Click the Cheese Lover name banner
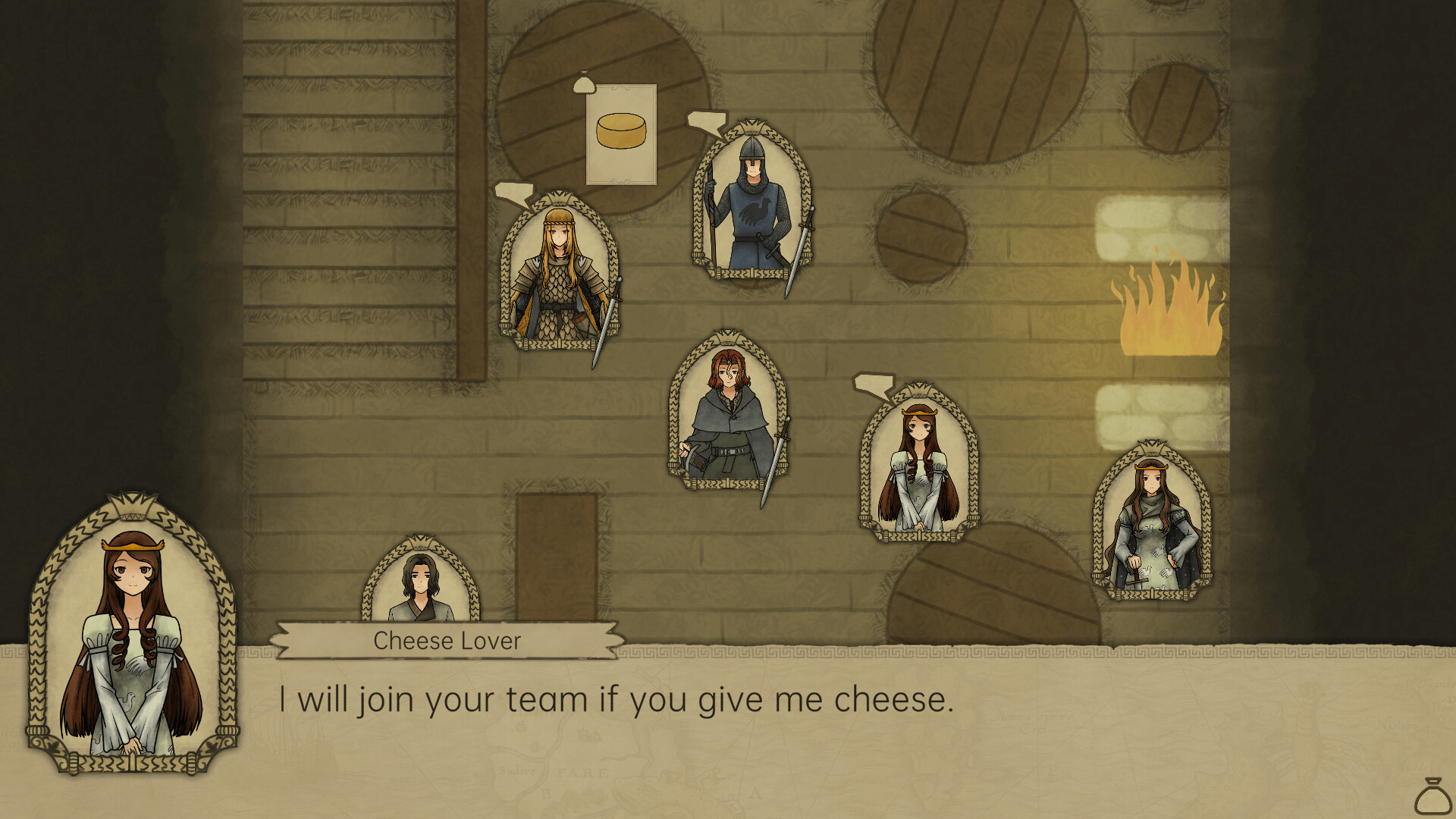The image size is (1456, 819). [x=447, y=641]
